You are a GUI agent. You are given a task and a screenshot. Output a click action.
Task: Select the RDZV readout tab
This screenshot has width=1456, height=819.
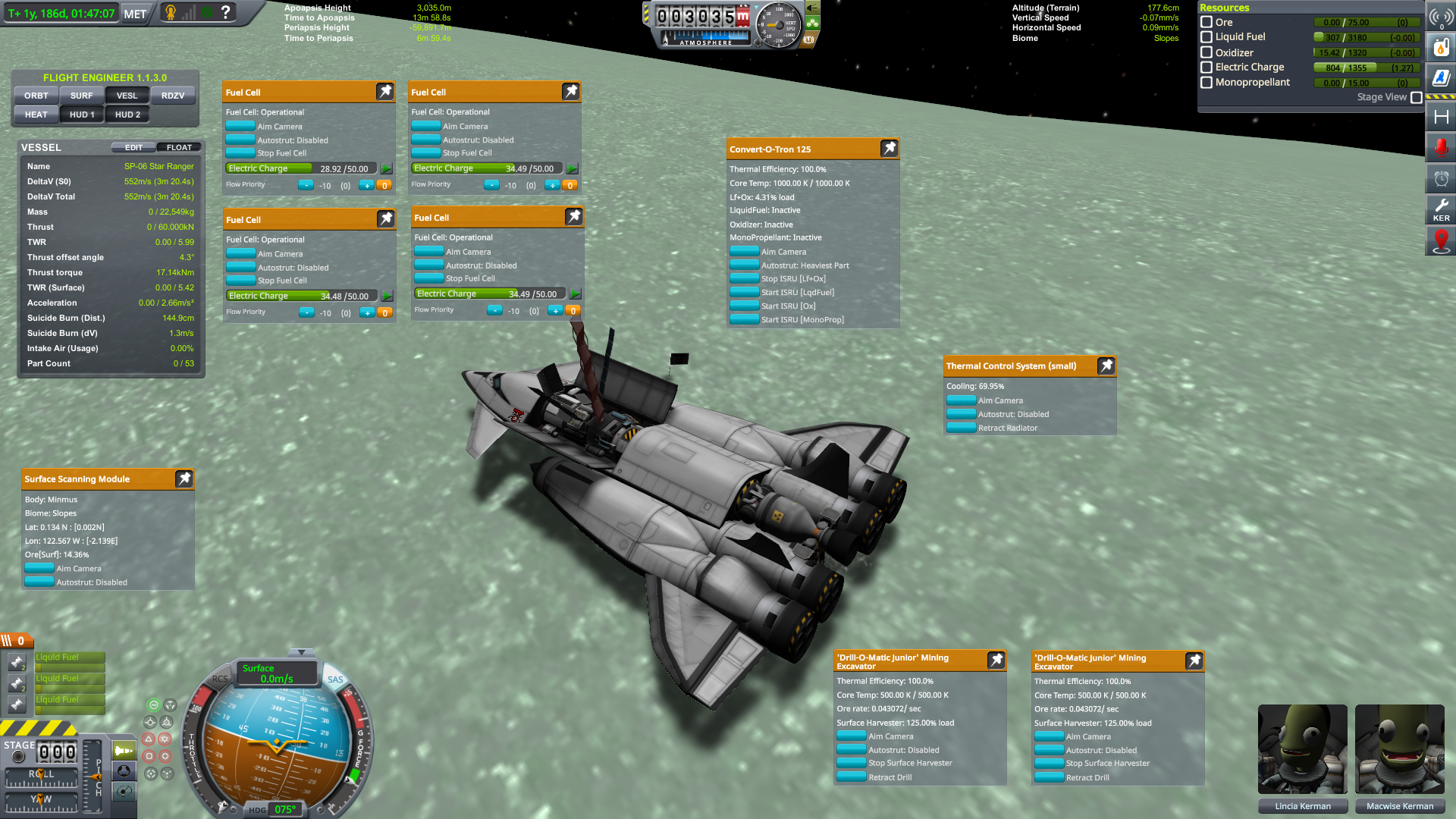pyautogui.click(x=173, y=96)
